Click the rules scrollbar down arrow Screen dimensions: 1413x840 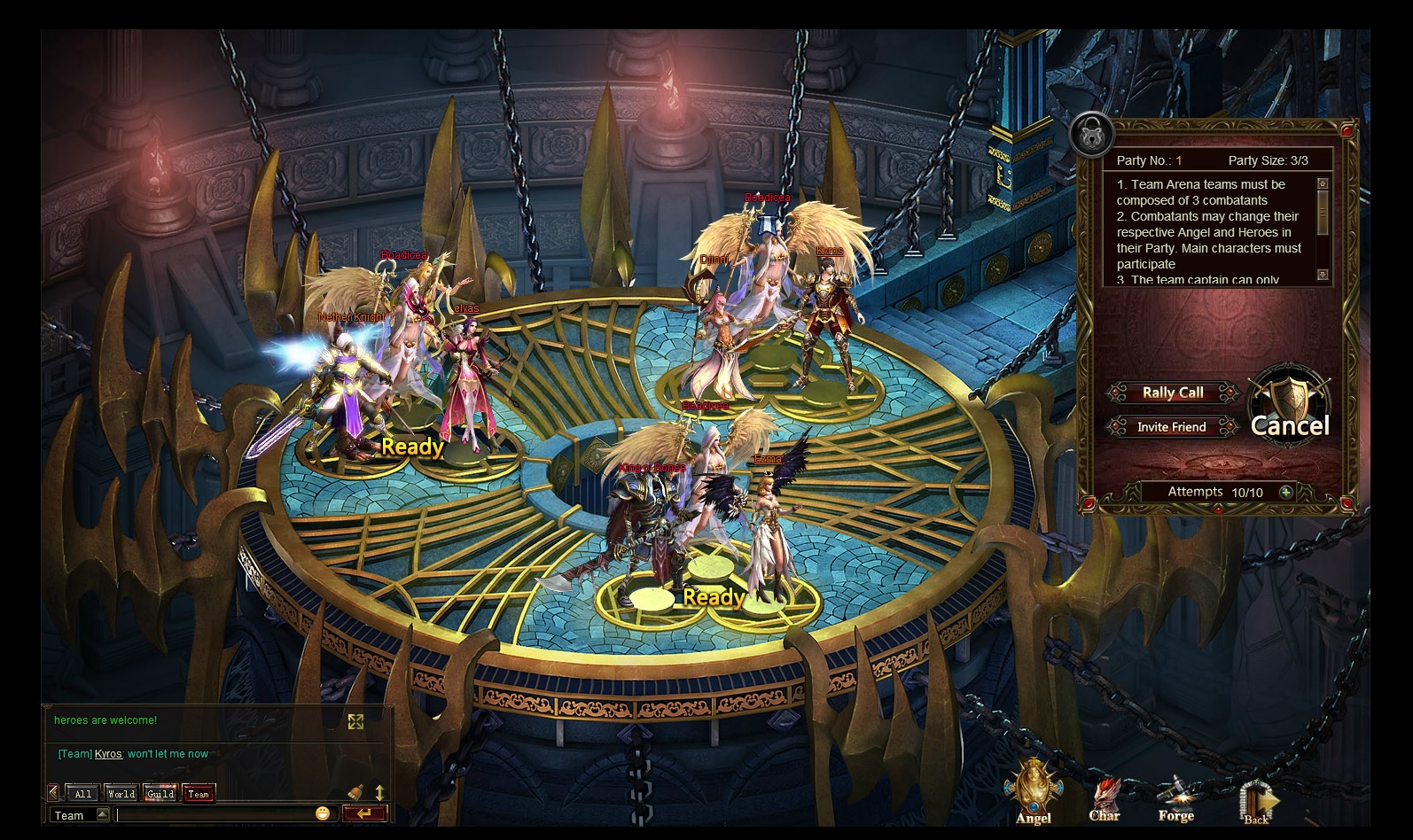coord(1323,275)
